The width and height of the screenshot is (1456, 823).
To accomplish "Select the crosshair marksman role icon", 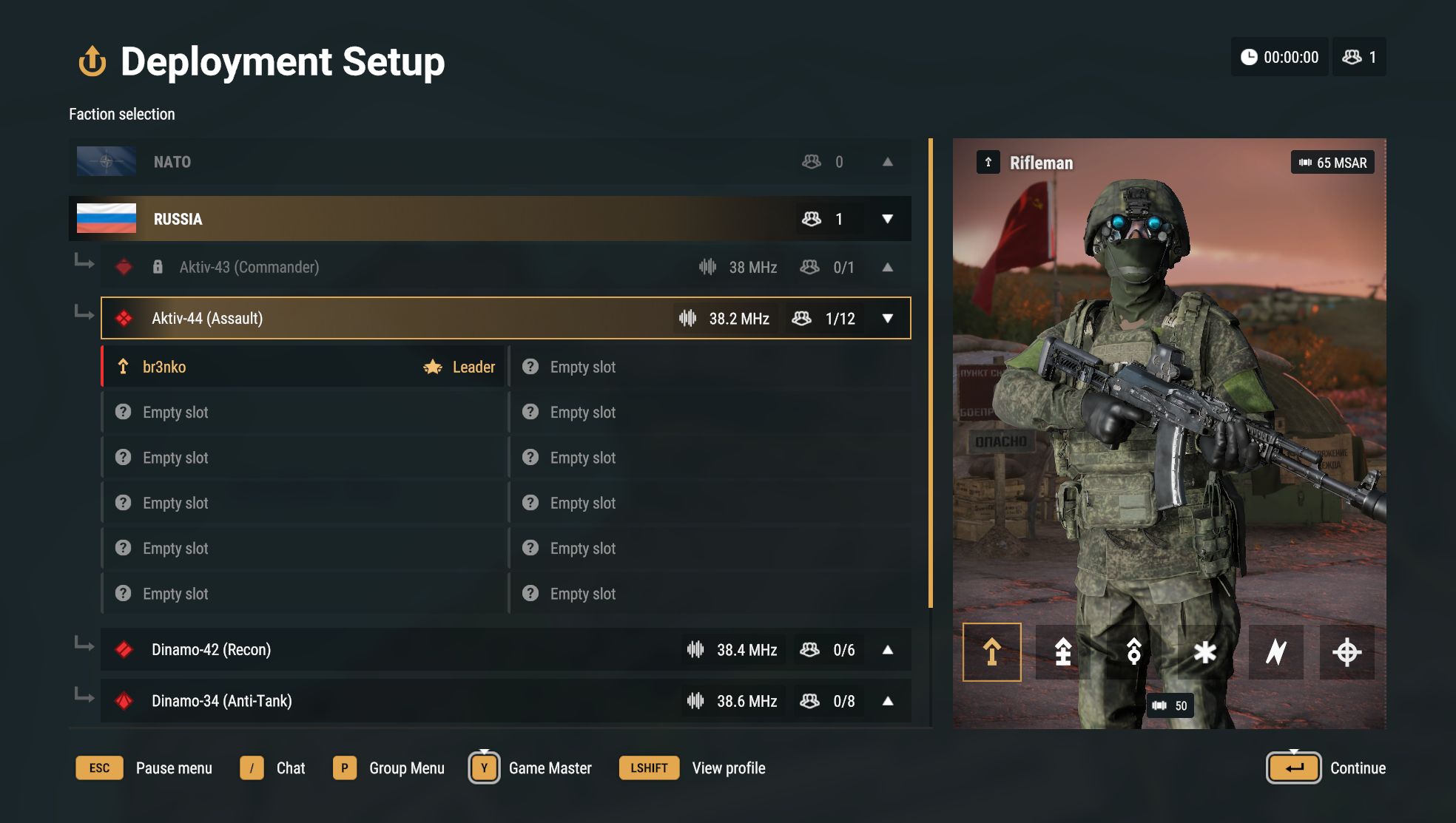I will 1347,652.
